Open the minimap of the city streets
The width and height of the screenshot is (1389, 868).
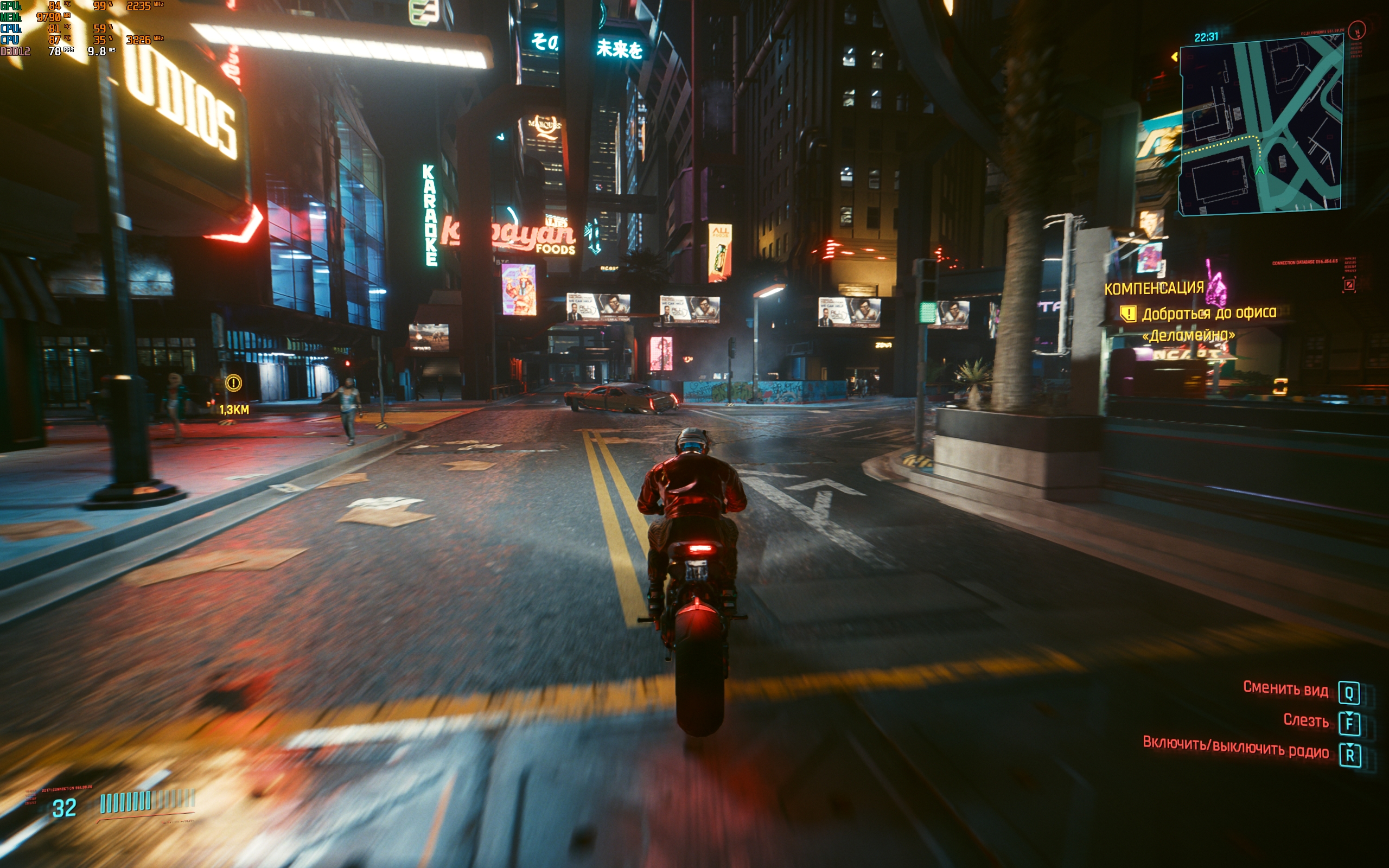pyautogui.click(x=1260, y=126)
